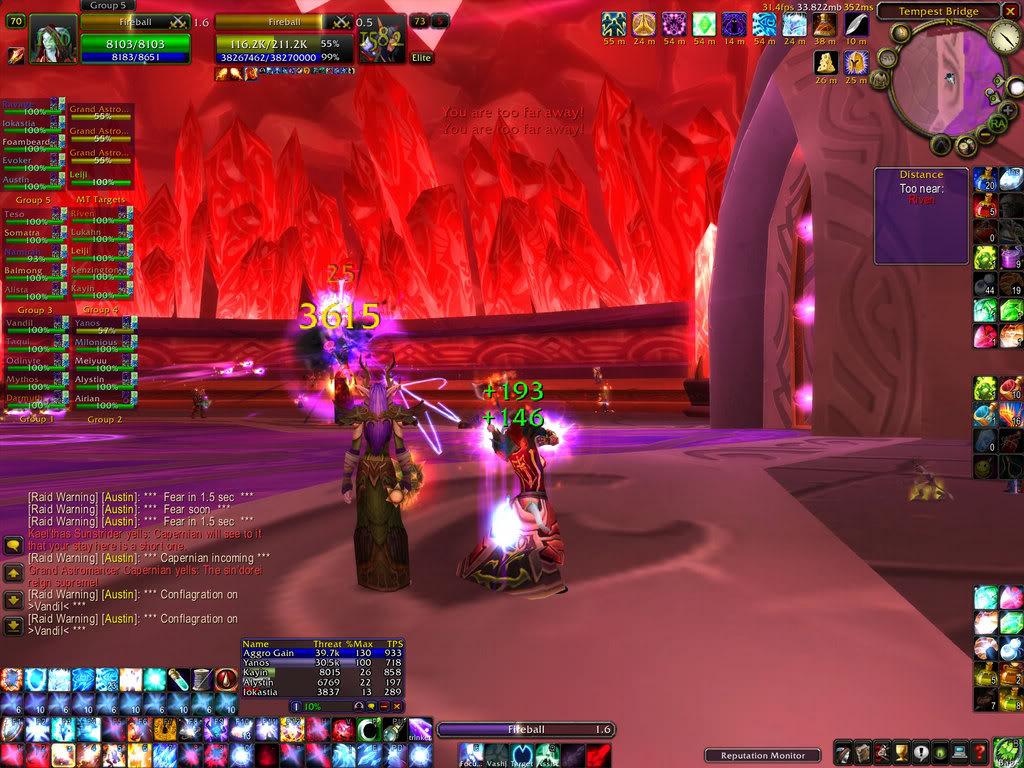Click the clock beside the minimap
The height and width of the screenshot is (768, 1024).
[x=1003, y=38]
